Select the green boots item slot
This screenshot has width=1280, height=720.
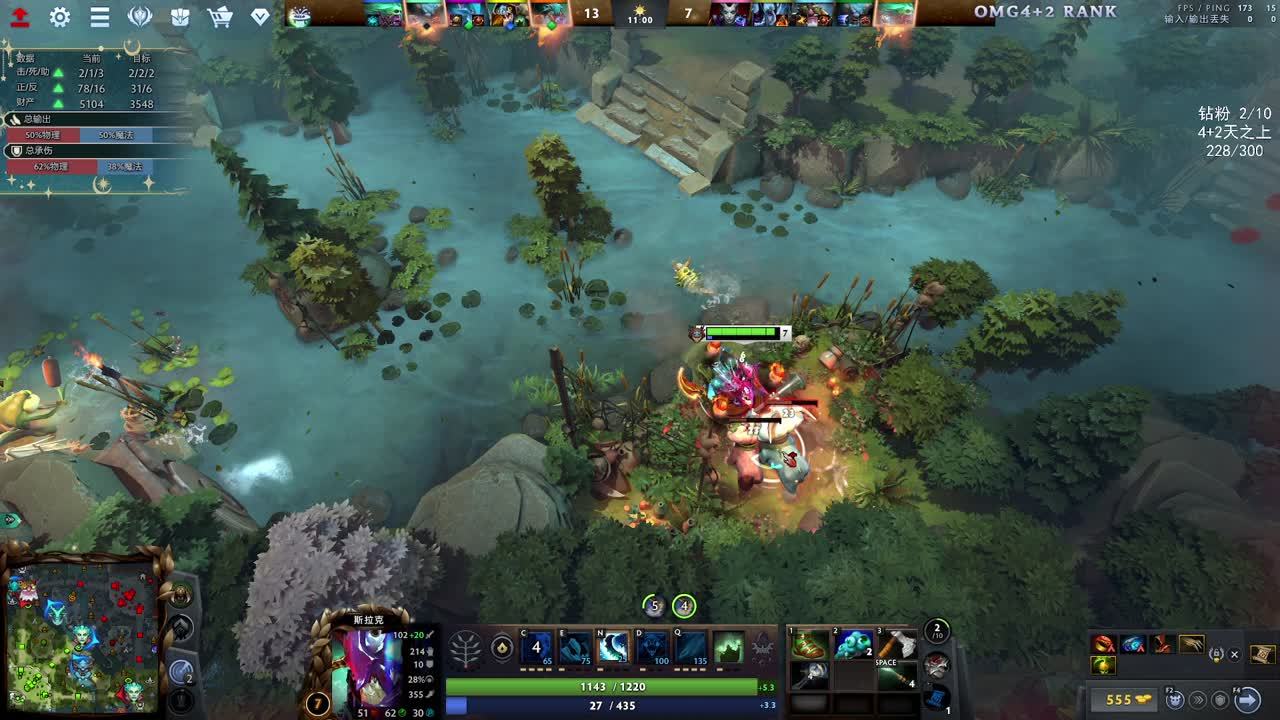coord(809,645)
